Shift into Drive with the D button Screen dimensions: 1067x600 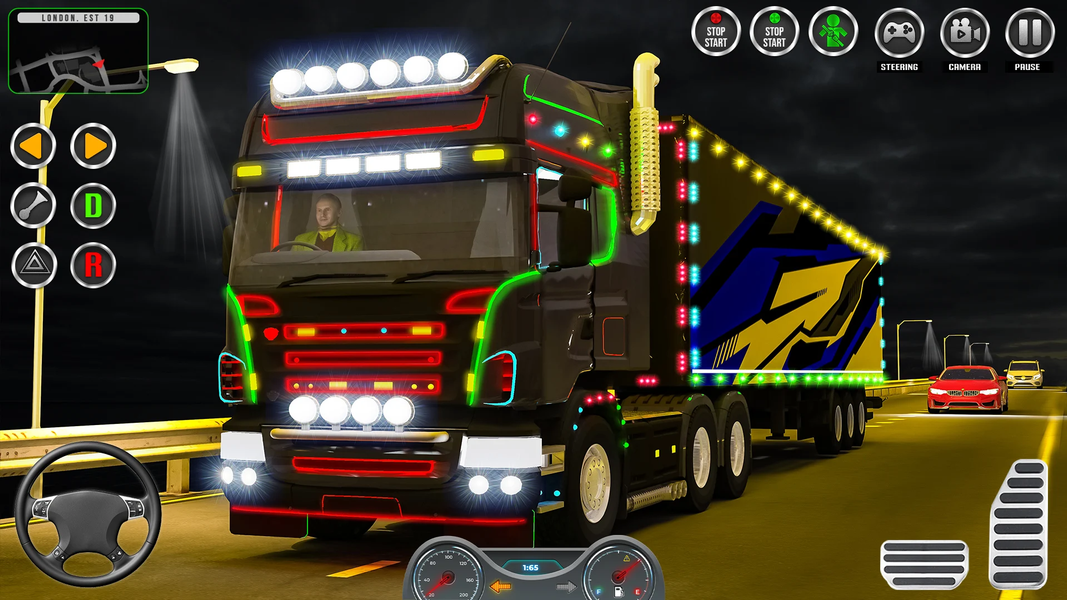click(93, 206)
